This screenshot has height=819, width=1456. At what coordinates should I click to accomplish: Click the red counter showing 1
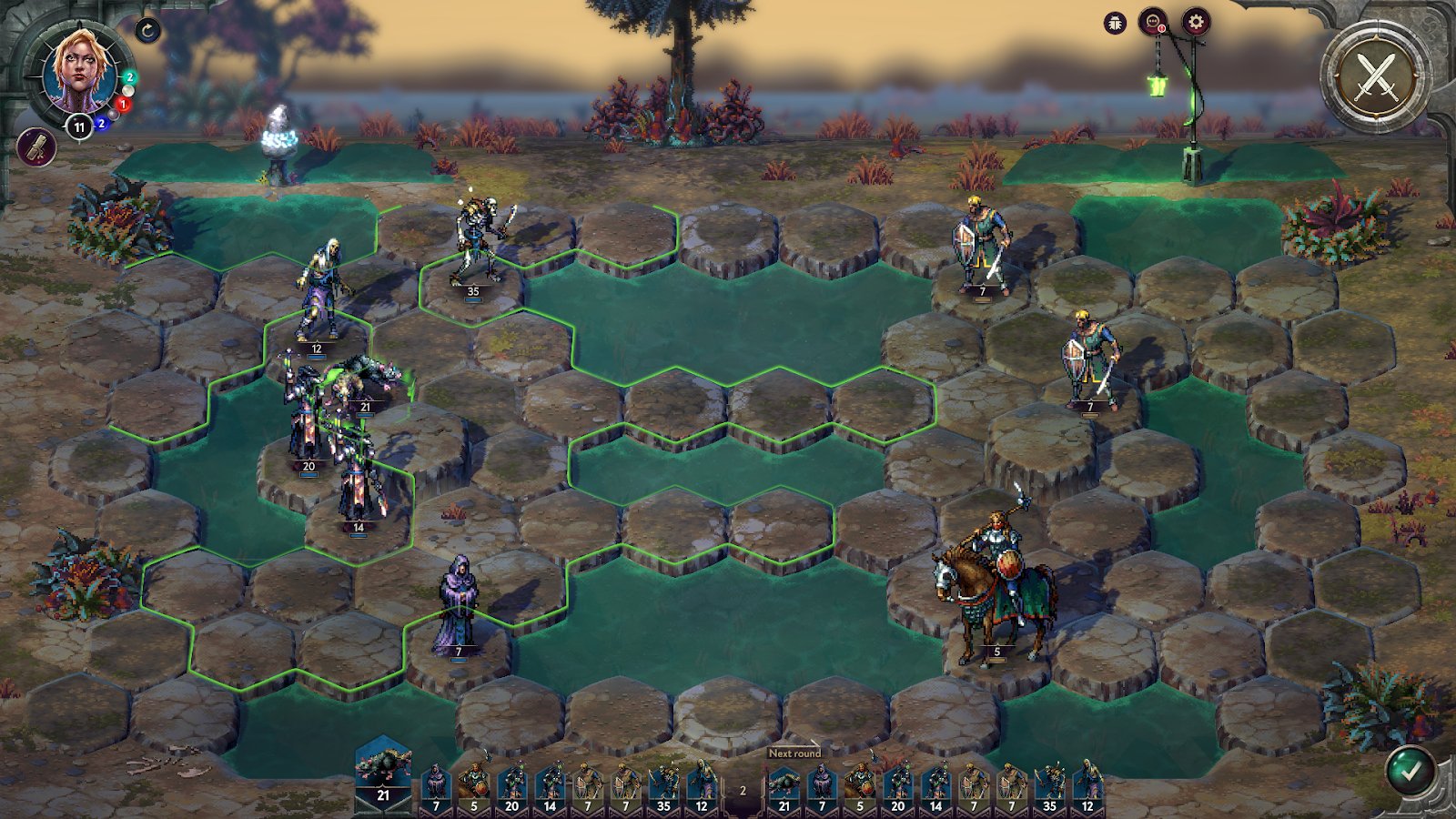[123, 103]
